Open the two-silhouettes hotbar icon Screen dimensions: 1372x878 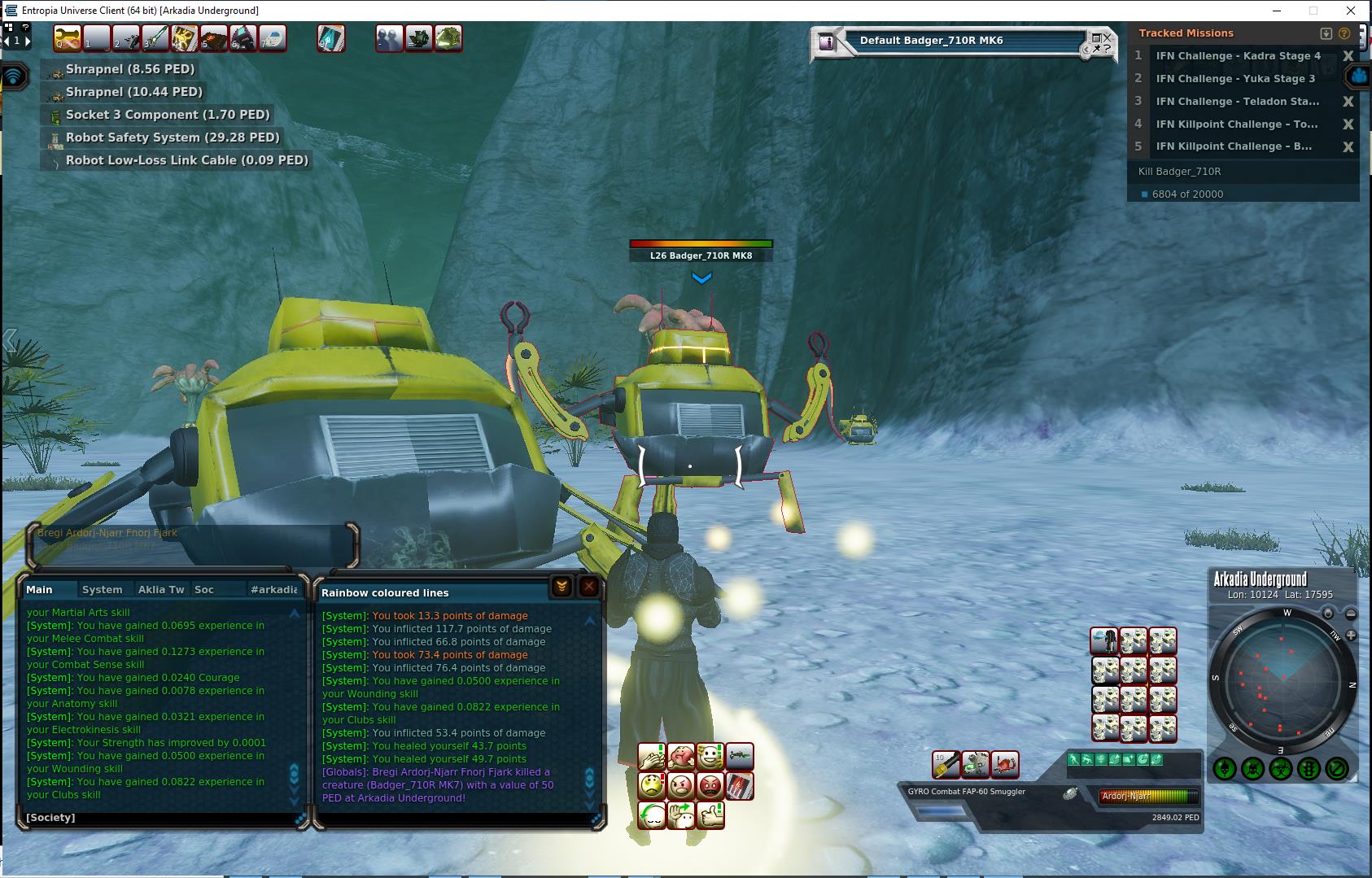point(389,38)
